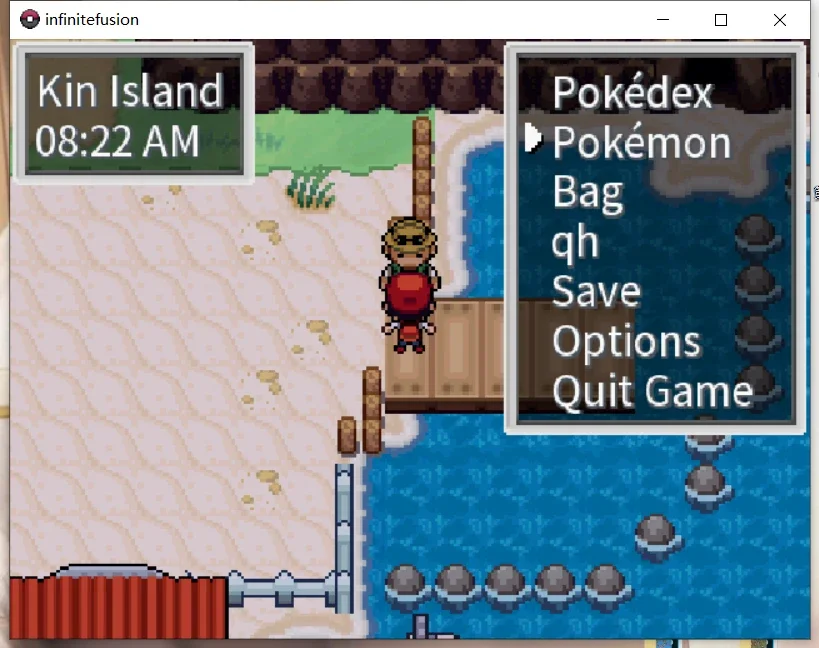Open the Pokédex menu entry

[x=632, y=93]
